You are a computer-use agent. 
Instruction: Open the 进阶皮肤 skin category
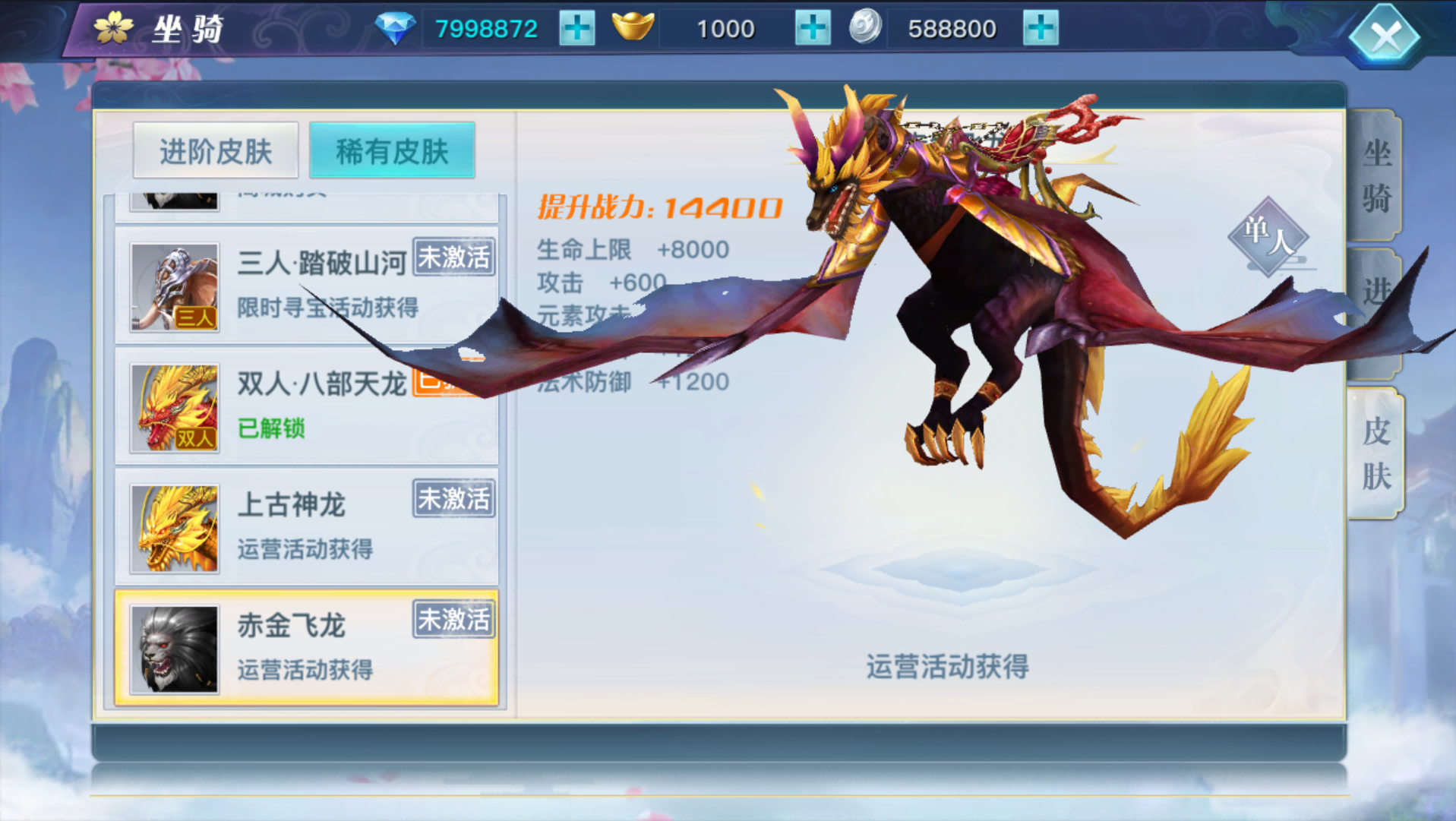coord(215,150)
